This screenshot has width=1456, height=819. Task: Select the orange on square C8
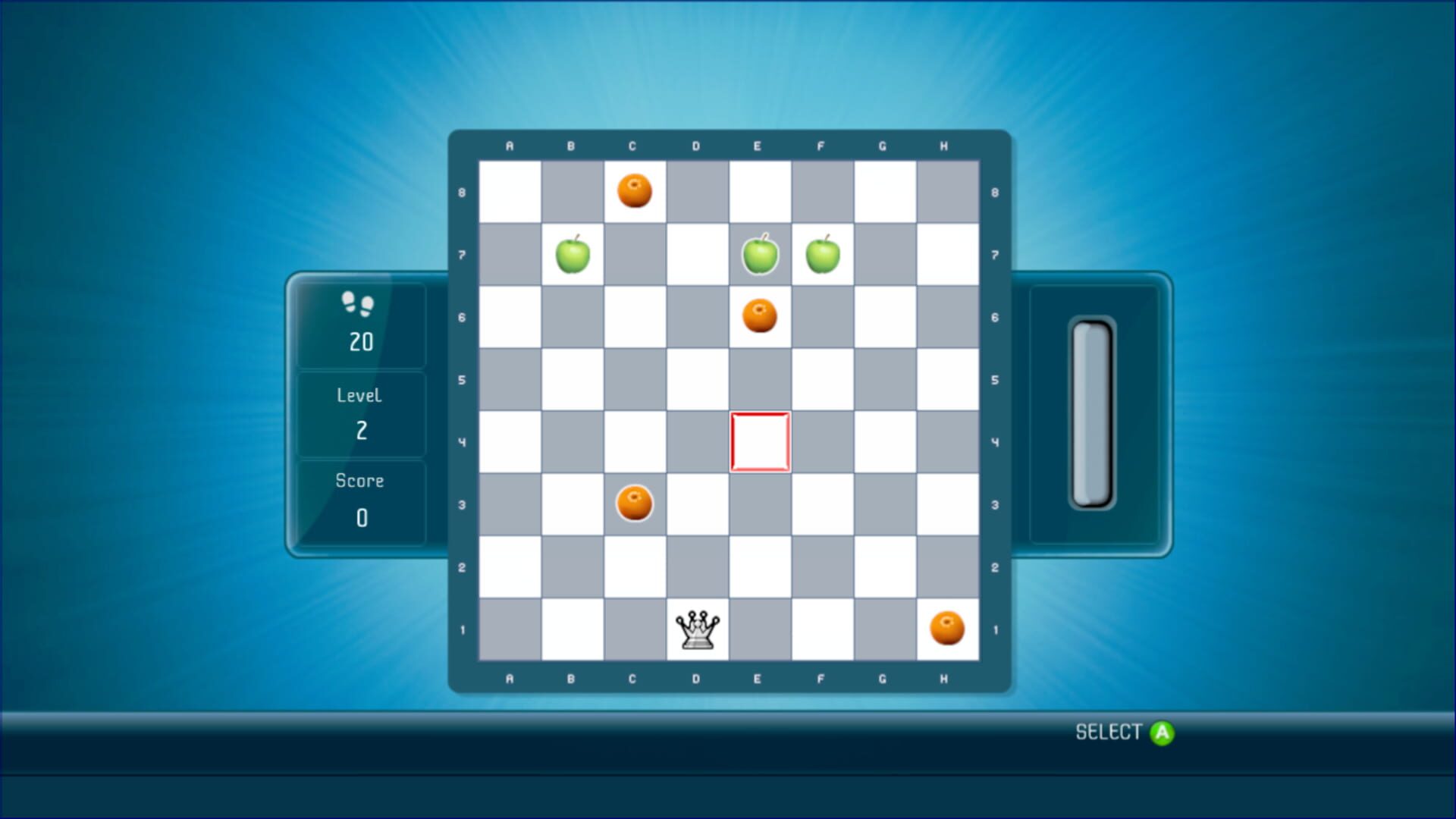635,192
